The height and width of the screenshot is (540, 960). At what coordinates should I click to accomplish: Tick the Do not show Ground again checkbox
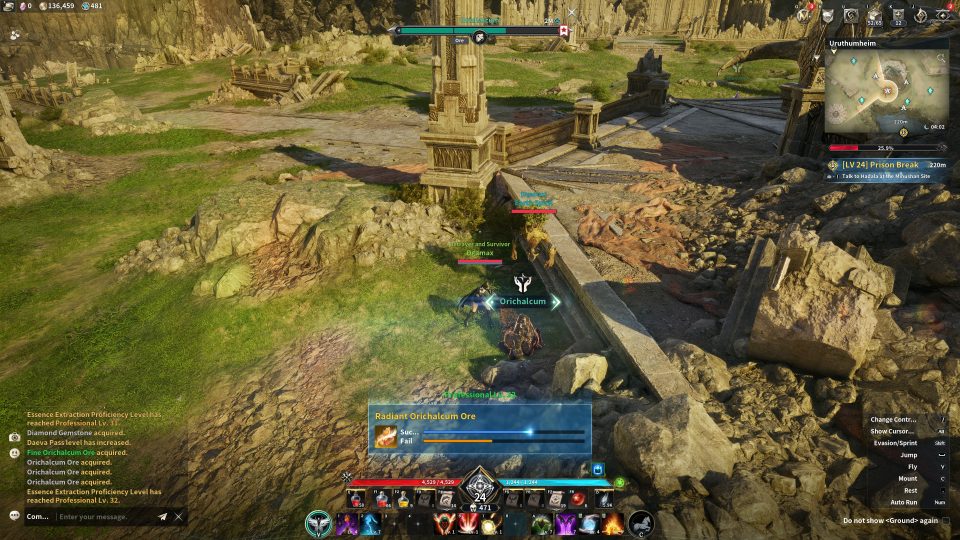[945, 520]
